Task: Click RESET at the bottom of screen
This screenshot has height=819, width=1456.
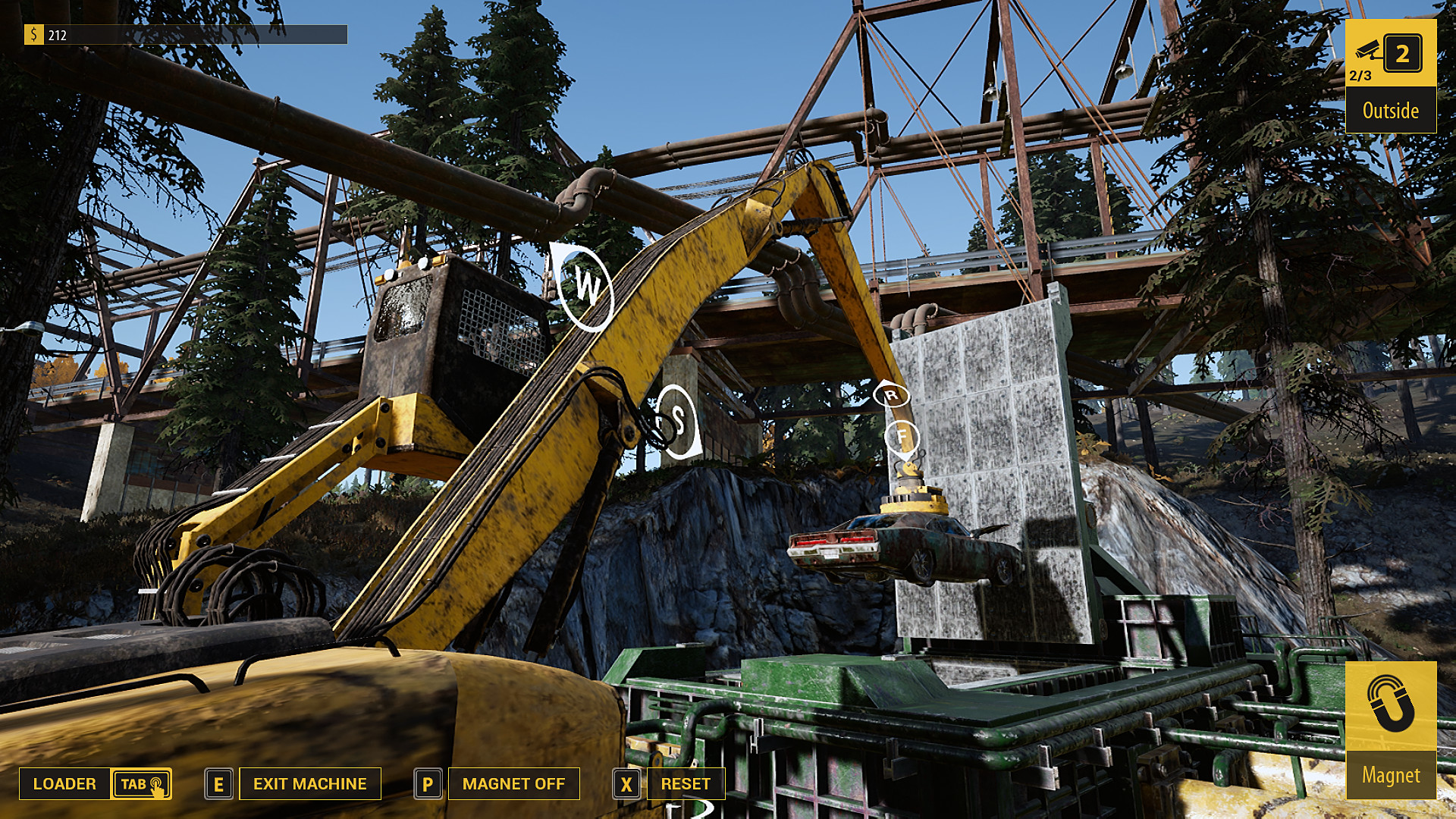Action: 686,783
